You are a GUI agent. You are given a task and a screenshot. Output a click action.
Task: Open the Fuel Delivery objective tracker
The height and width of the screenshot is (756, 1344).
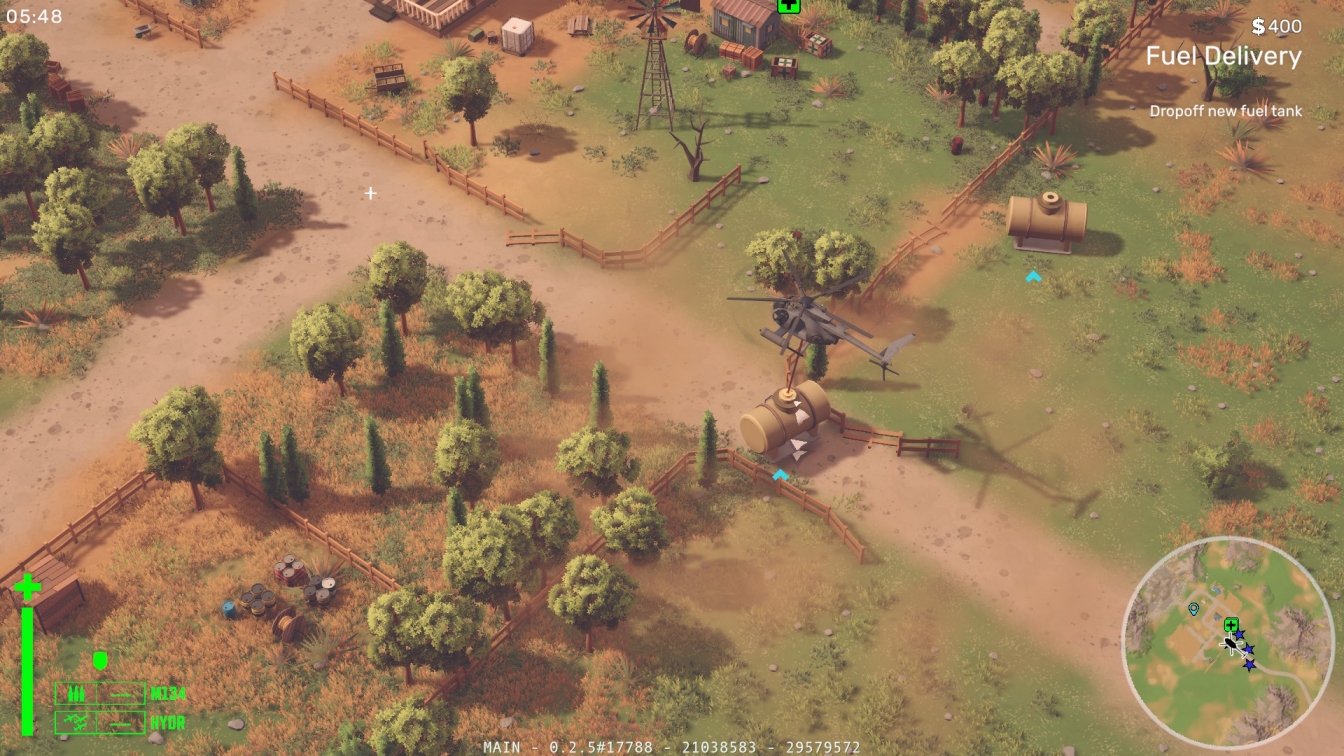pos(1223,56)
